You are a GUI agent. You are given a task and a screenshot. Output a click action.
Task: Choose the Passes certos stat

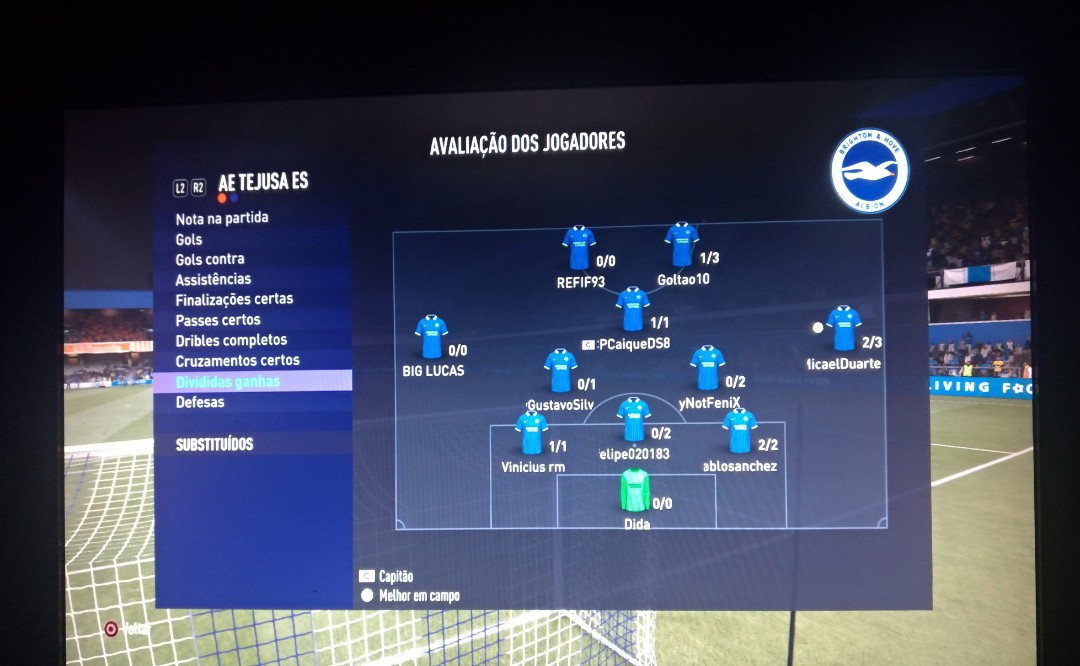[218, 320]
